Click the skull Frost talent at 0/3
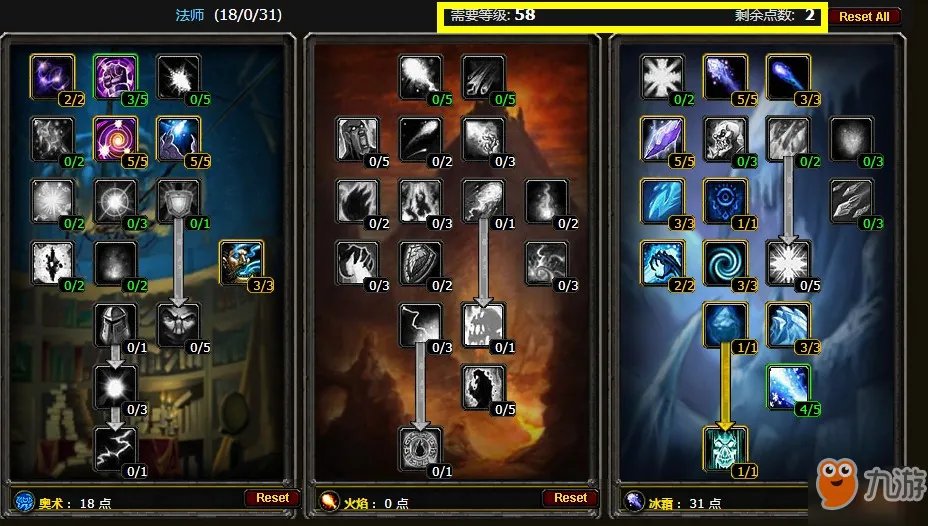This screenshot has height=526, width=928. tap(725, 138)
